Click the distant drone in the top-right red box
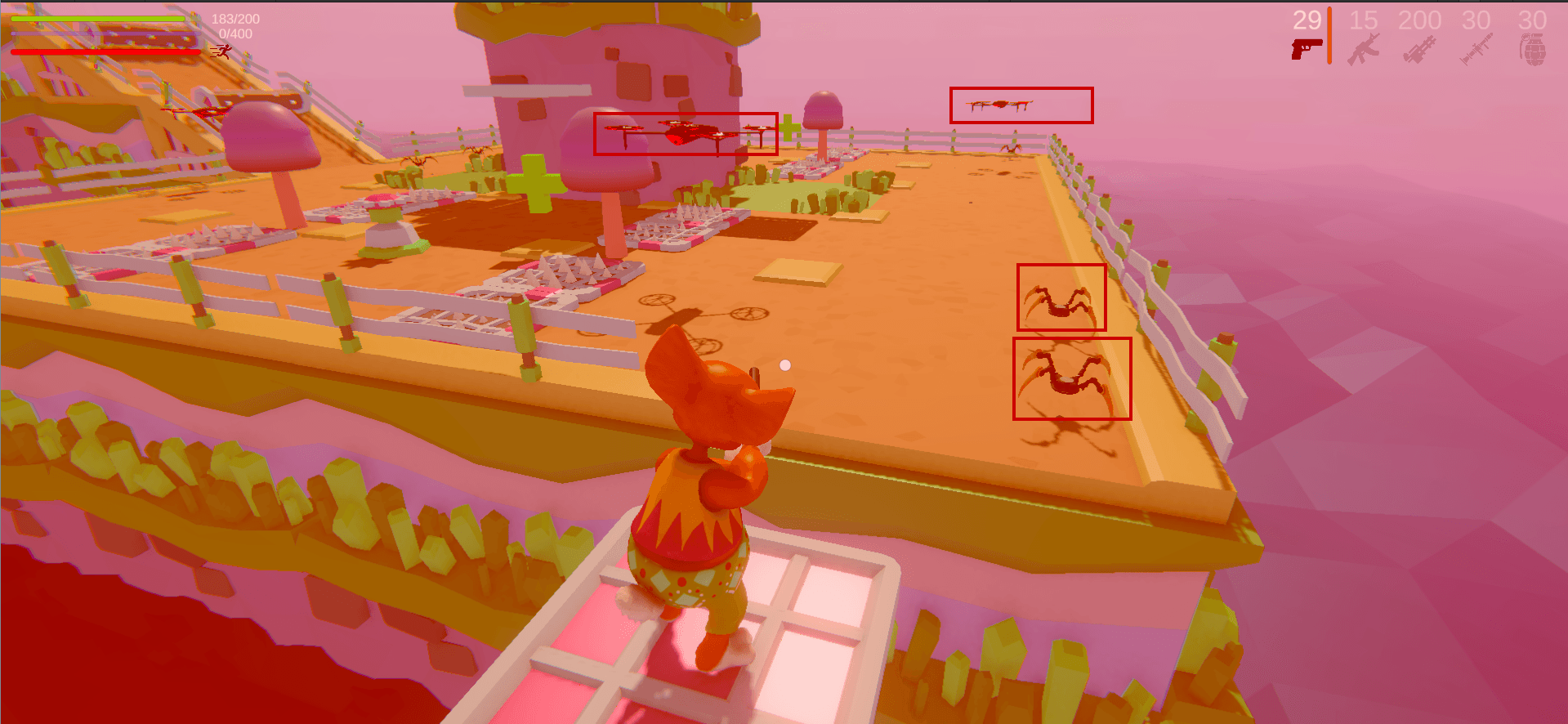Viewport: 1568px width, 724px height. [999, 103]
